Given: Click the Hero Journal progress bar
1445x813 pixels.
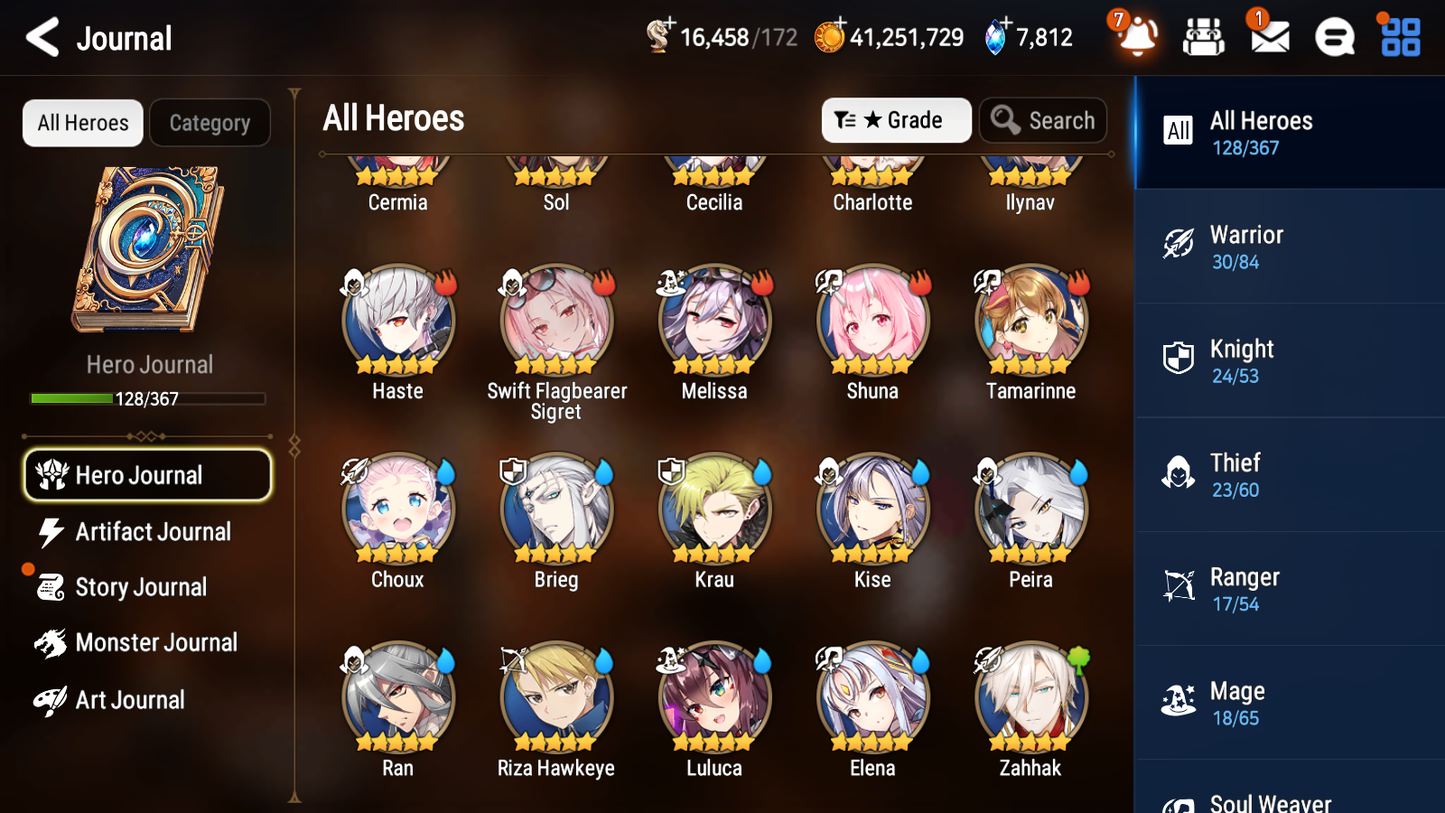Looking at the screenshot, I should pos(148,398).
